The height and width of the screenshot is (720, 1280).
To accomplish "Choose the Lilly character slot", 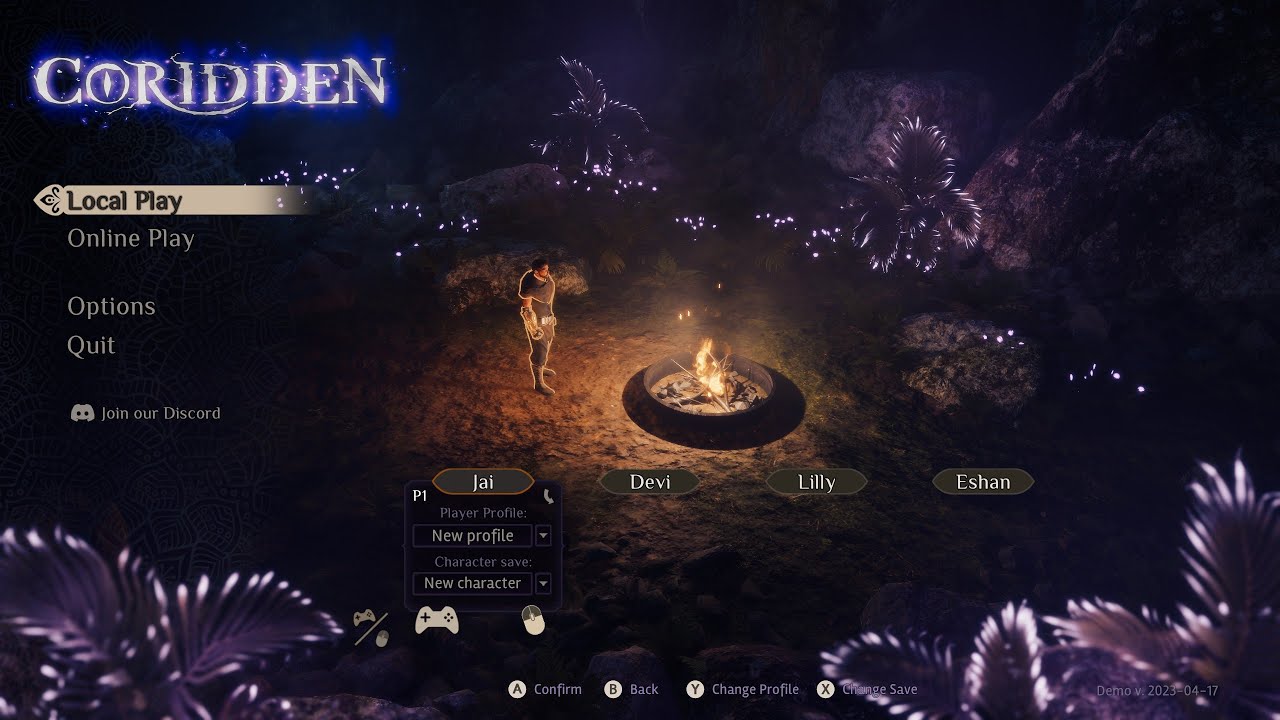I will [816, 482].
